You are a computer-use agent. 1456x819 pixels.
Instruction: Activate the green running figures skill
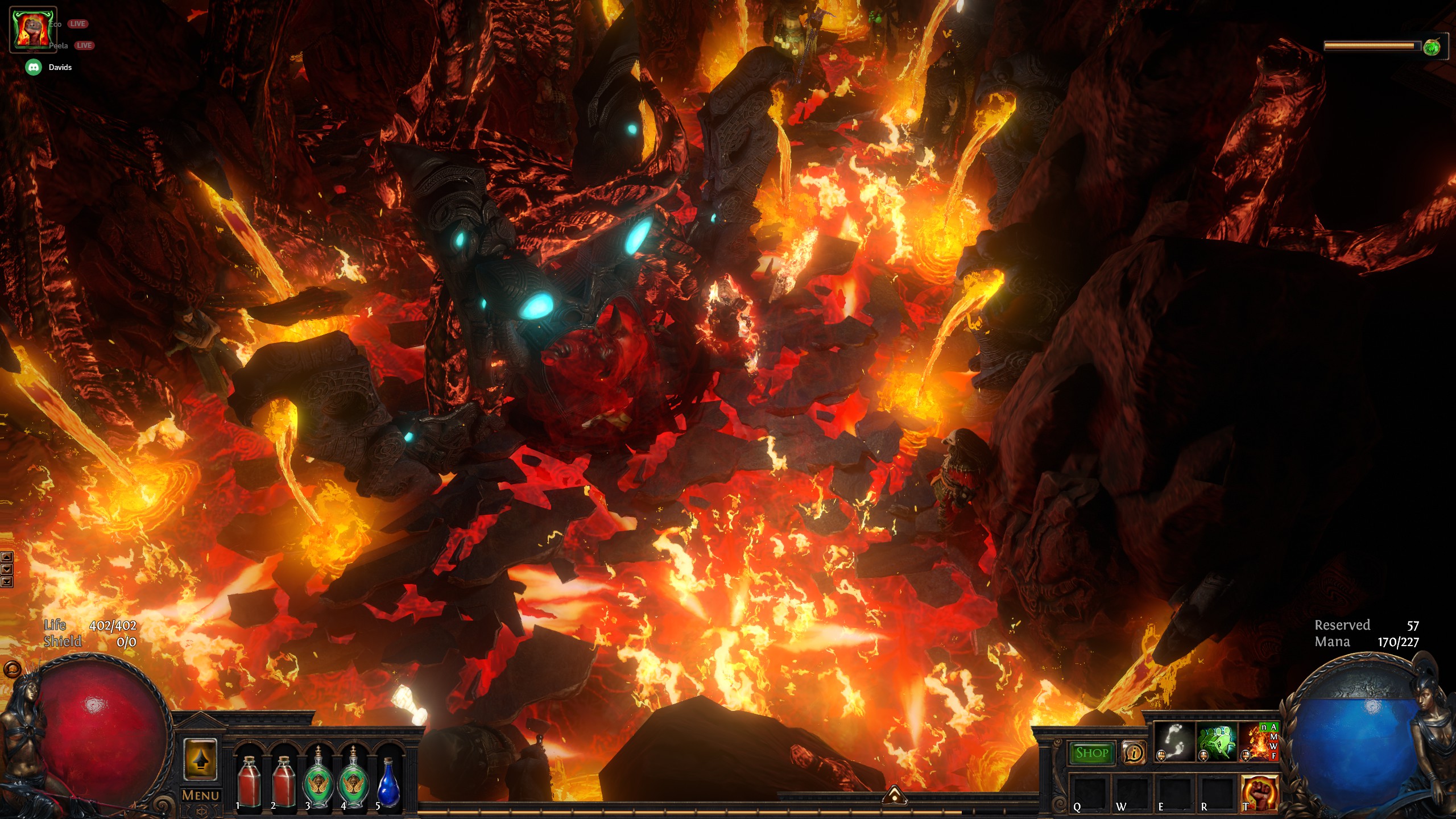pyautogui.click(x=1217, y=742)
